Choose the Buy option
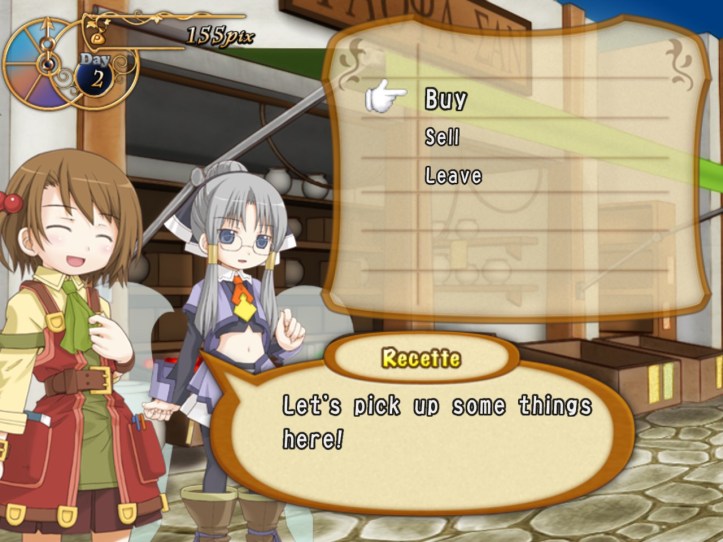 click(x=446, y=99)
